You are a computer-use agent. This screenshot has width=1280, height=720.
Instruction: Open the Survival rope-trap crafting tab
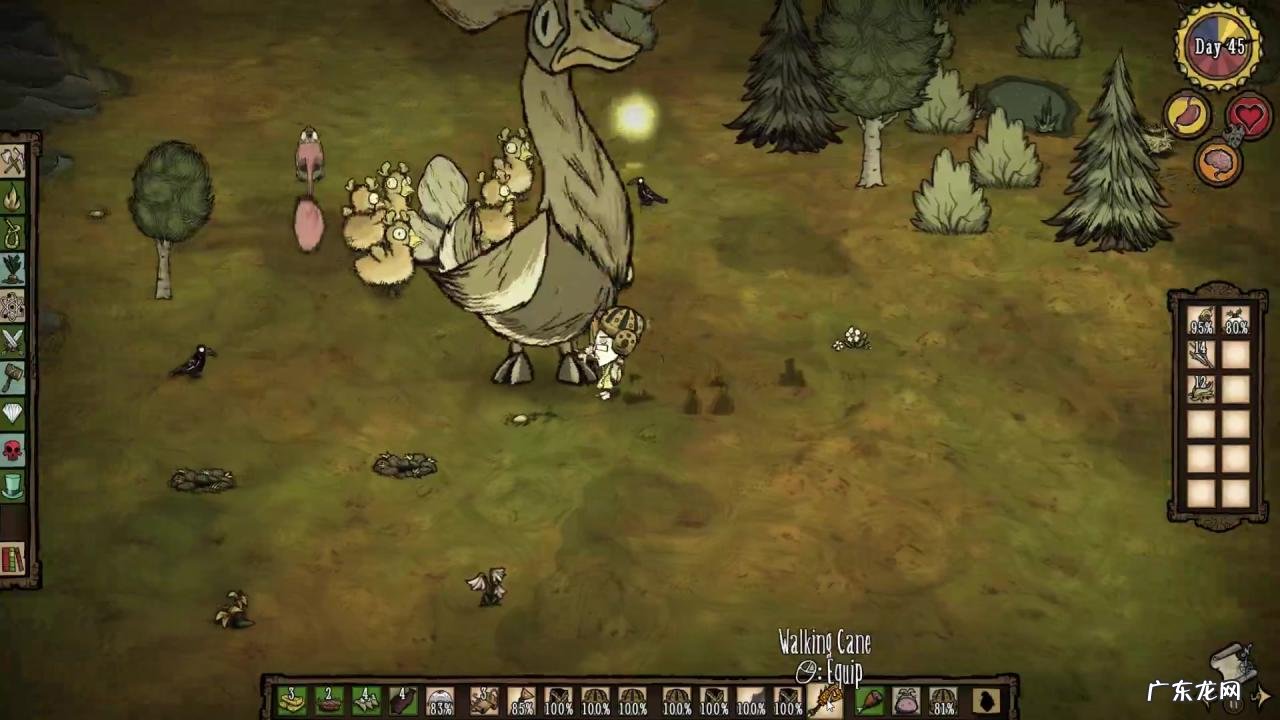click(x=13, y=233)
